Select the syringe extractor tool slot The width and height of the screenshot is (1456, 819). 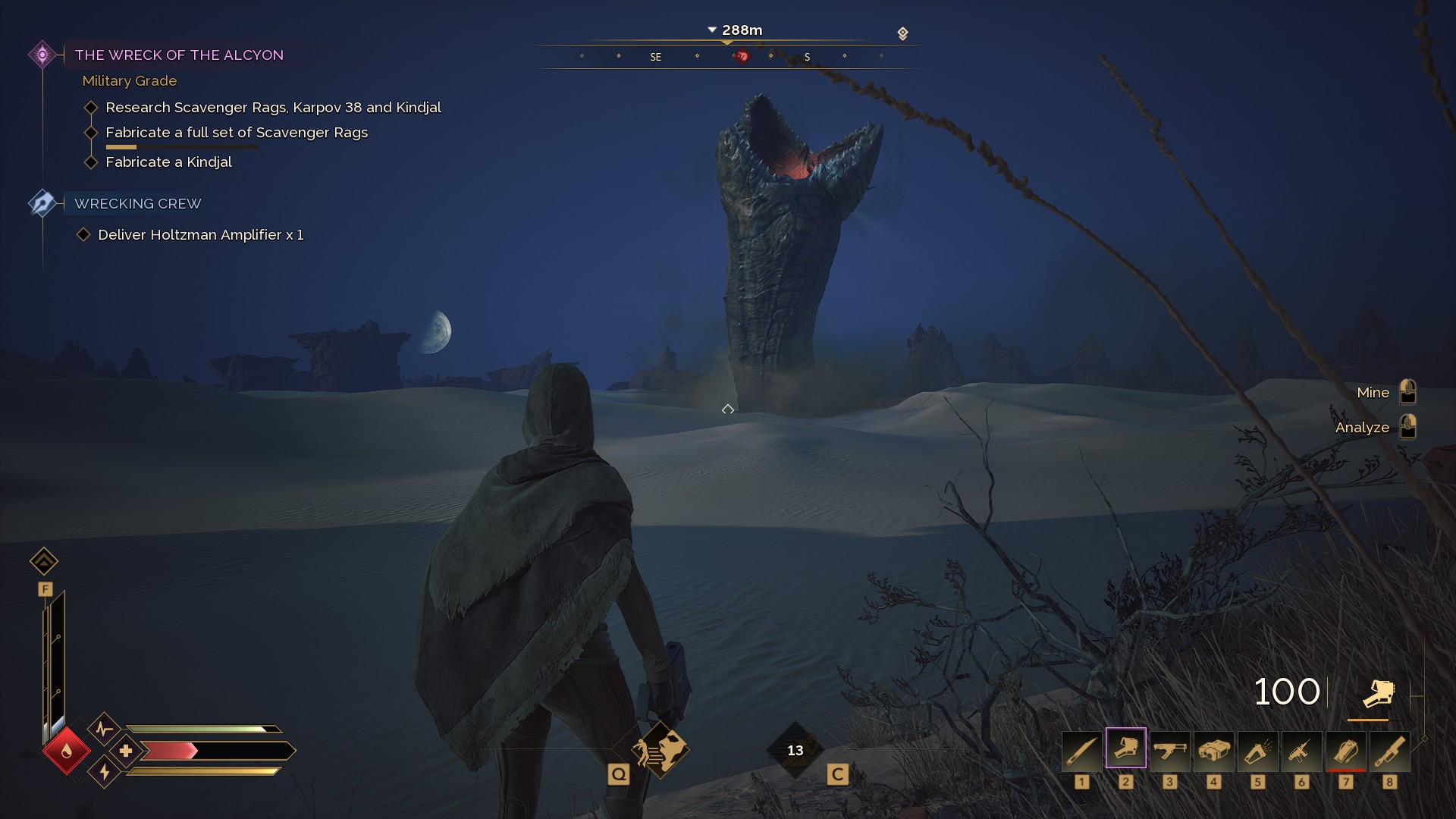click(x=1301, y=751)
